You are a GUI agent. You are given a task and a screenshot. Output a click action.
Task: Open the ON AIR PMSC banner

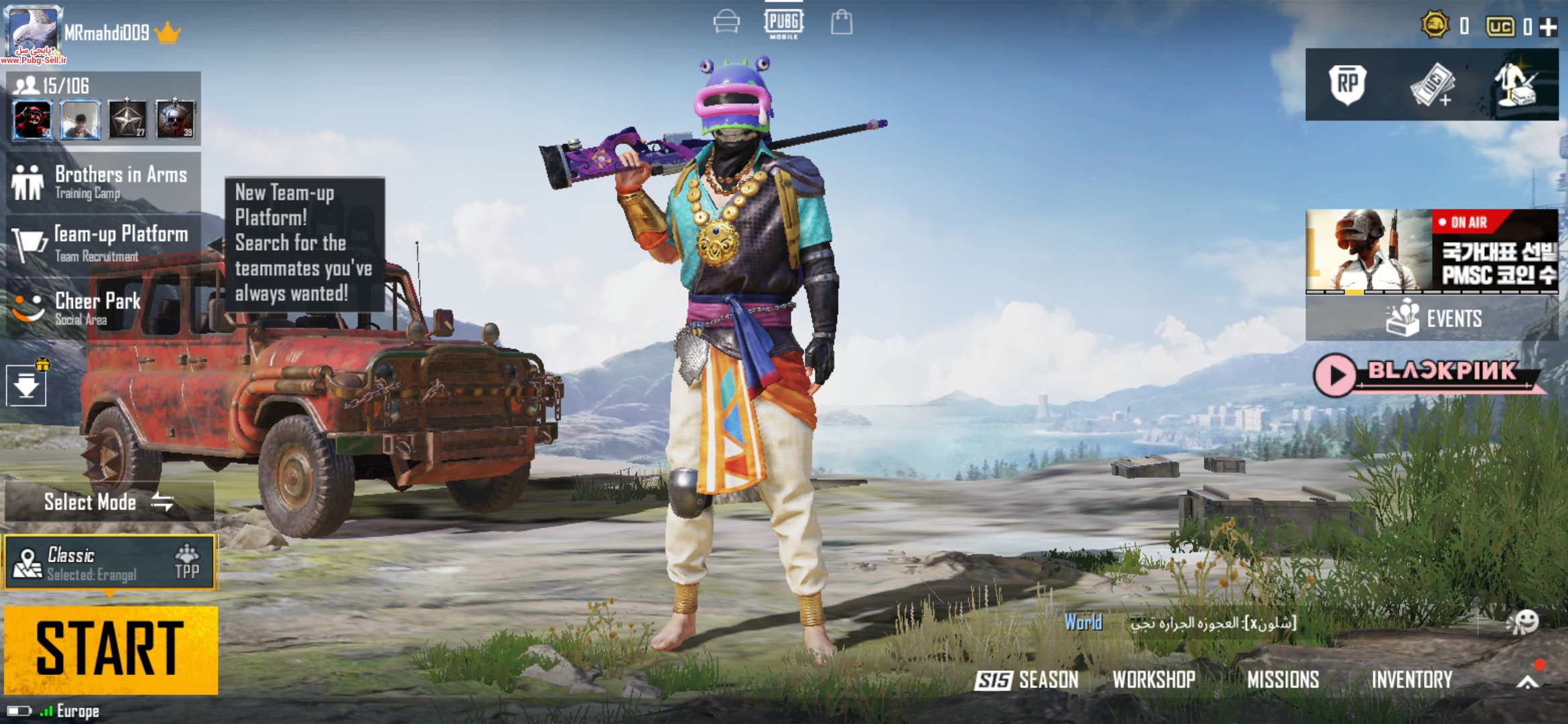1431,251
